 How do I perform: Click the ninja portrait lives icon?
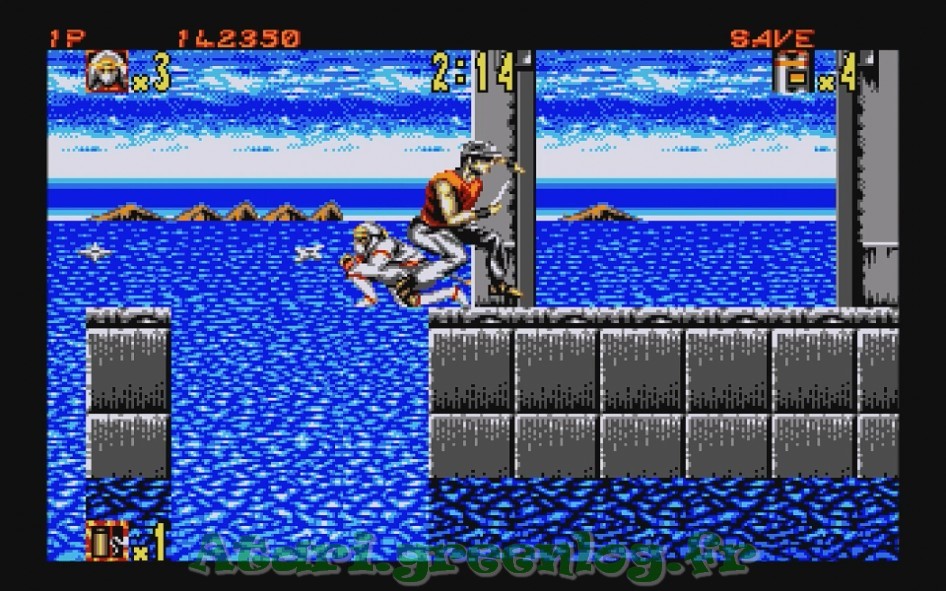pyautogui.click(x=106, y=73)
